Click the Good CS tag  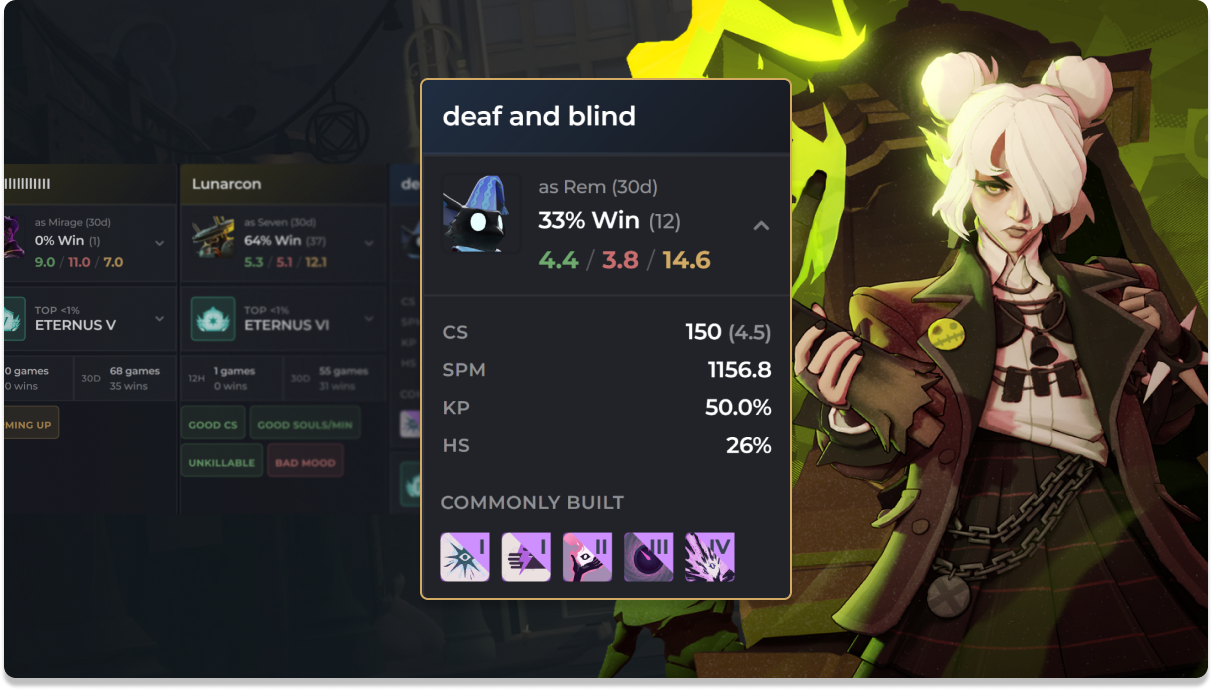point(211,424)
